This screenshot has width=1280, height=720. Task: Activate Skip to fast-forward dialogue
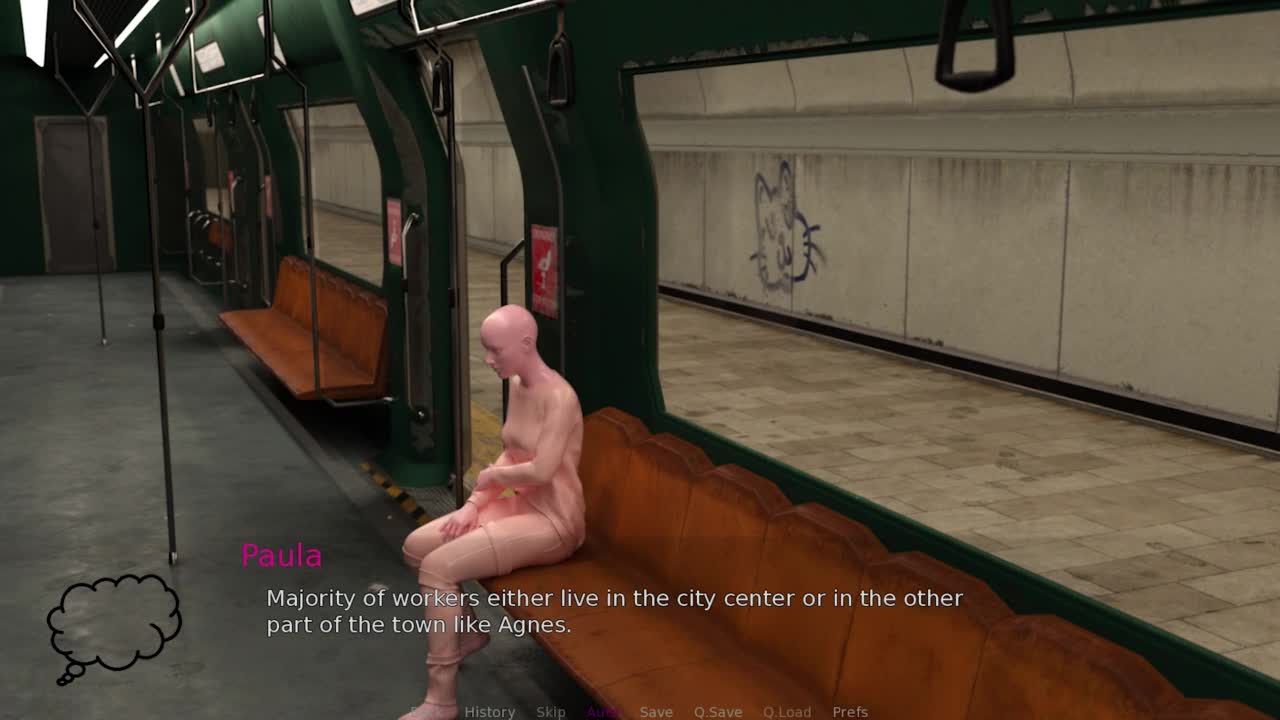(x=550, y=712)
